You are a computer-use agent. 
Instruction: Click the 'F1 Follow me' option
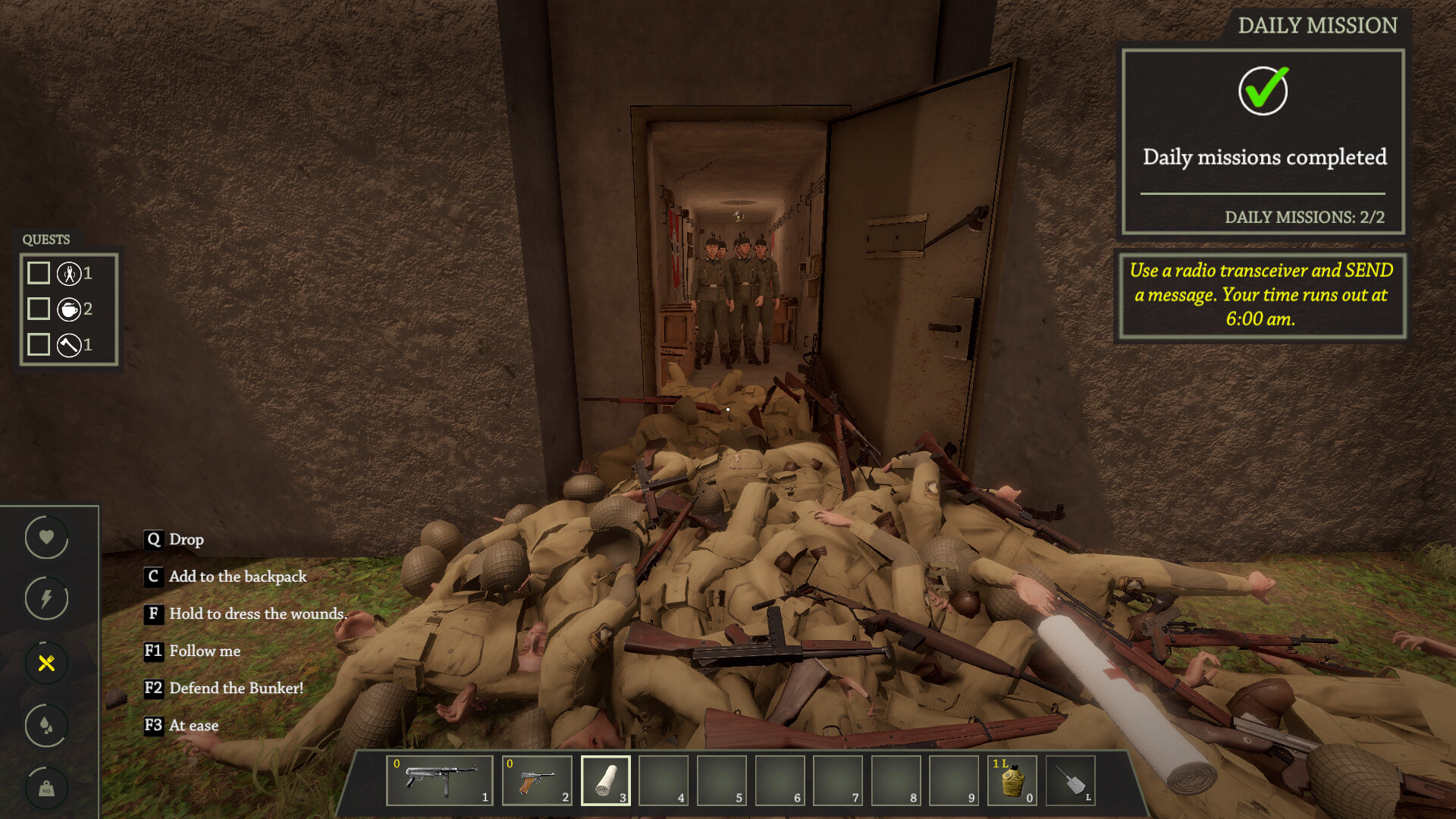[x=192, y=651]
